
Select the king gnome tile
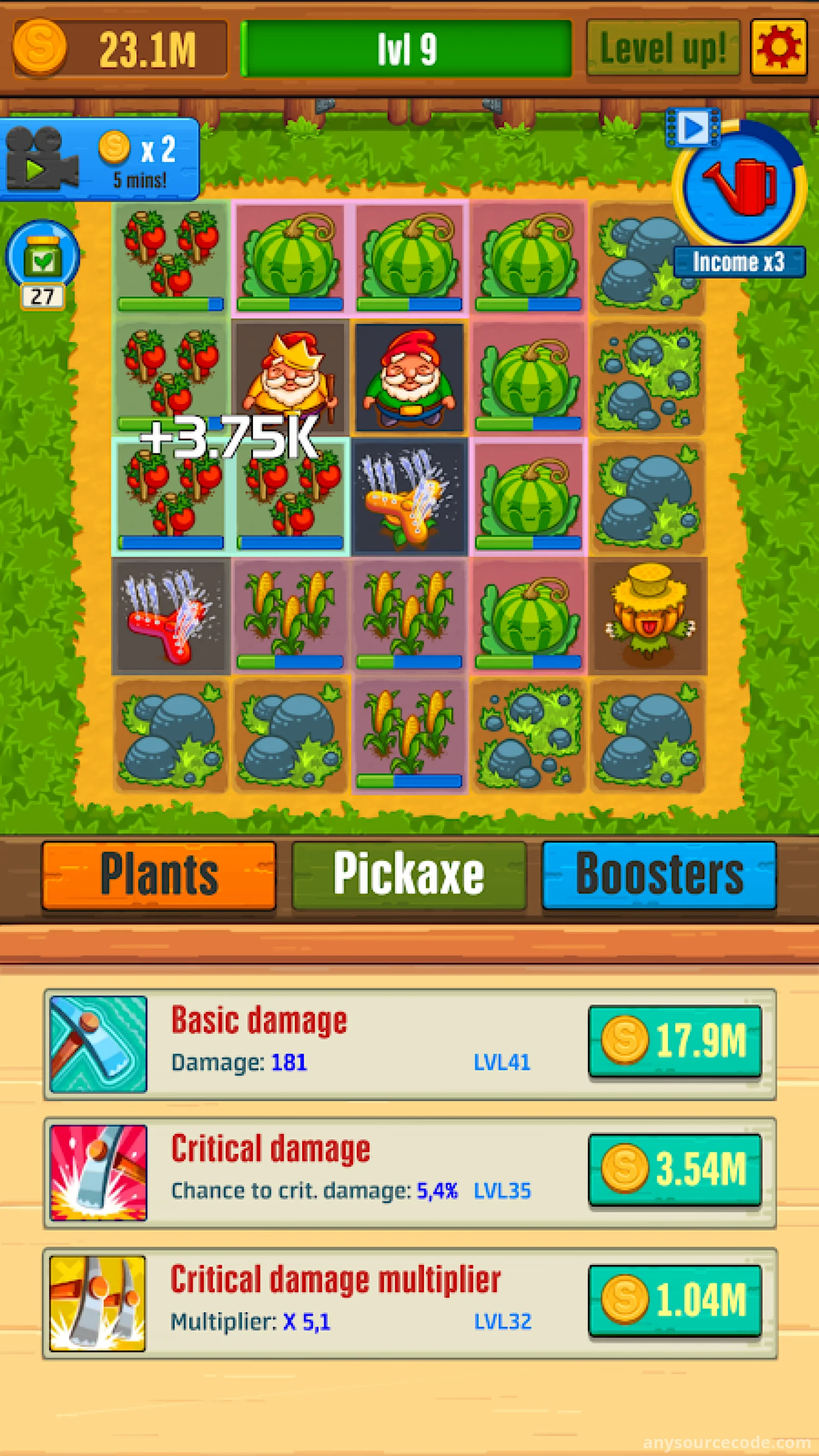coord(290,377)
